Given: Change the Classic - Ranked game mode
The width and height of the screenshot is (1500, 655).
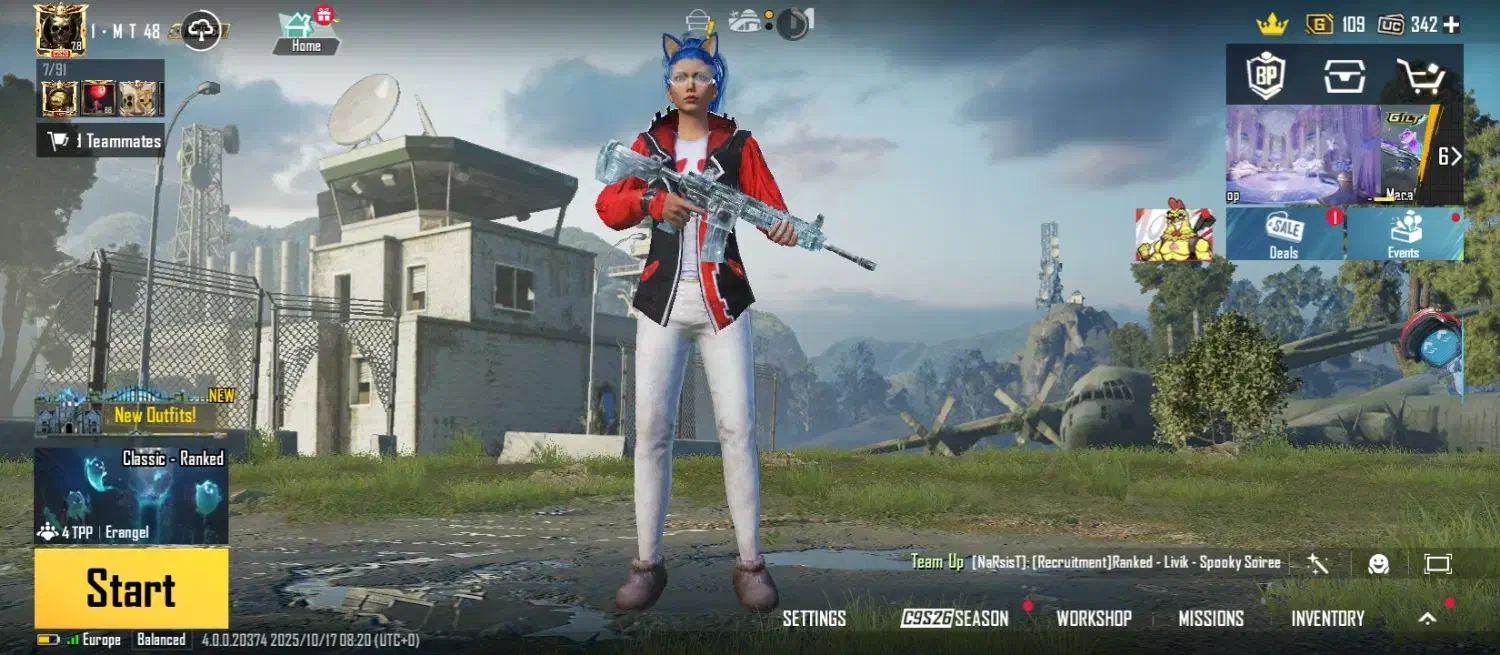Looking at the screenshot, I should click(x=131, y=495).
